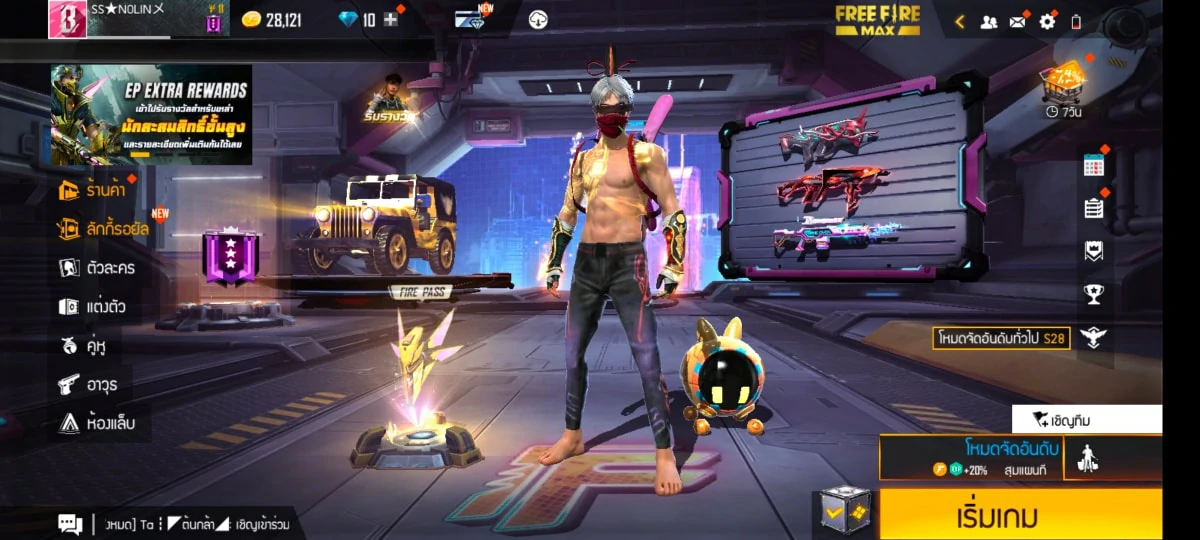Click the player profile avatar
The height and width of the screenshot is (540, 1200).
67,19
